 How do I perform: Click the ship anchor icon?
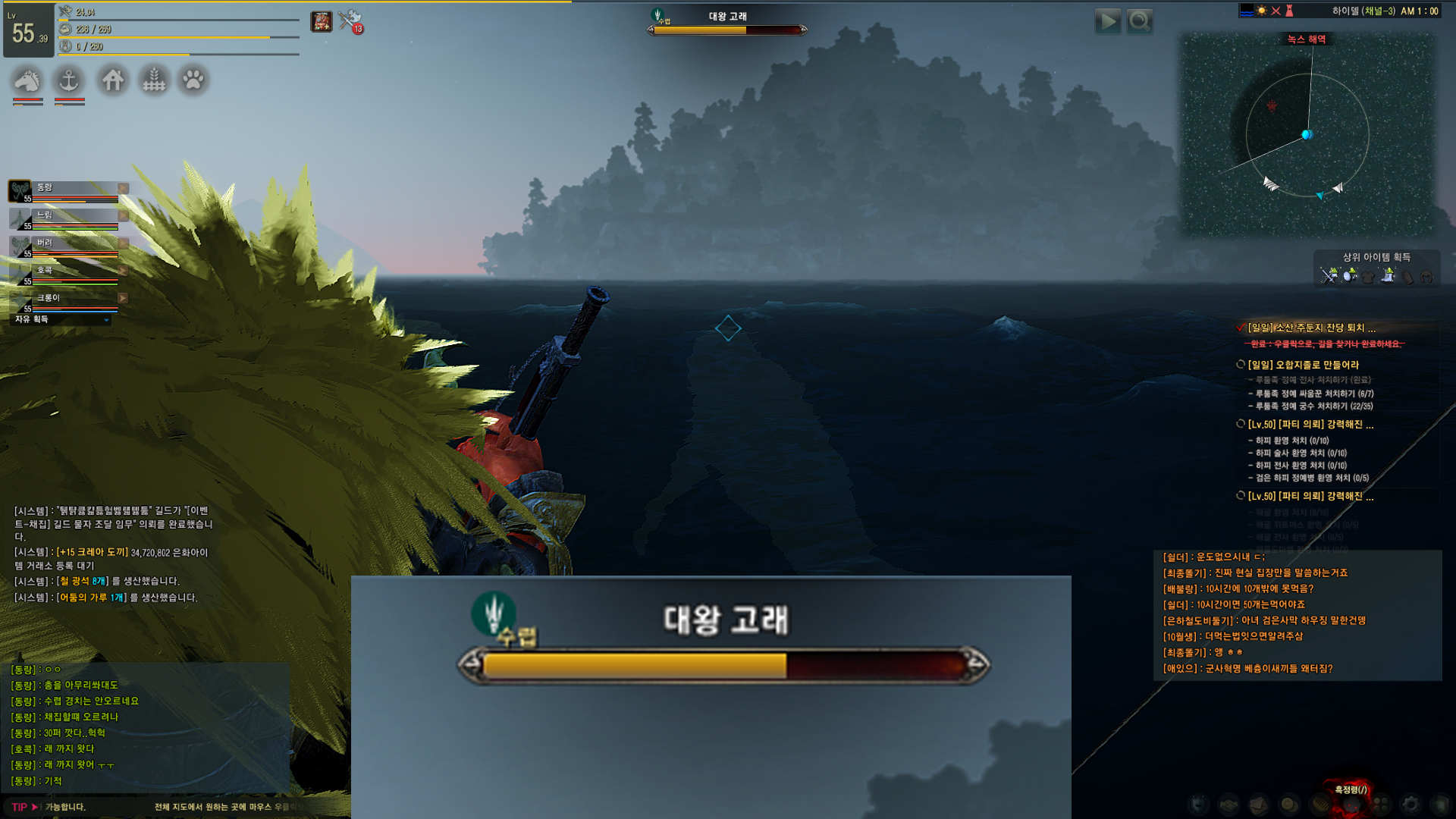[69, 80]
